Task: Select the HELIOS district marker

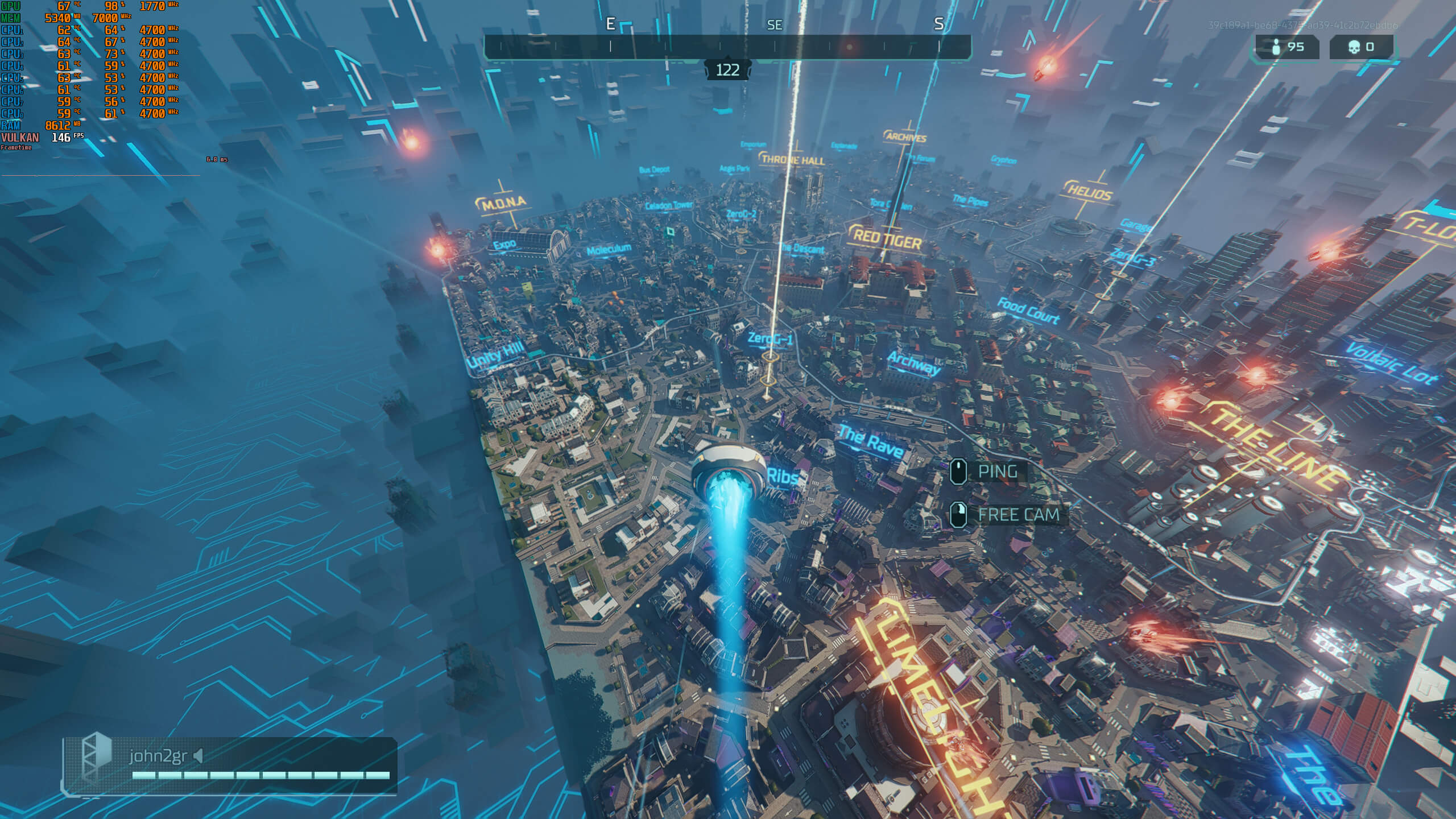Action: coord(1089,192)
